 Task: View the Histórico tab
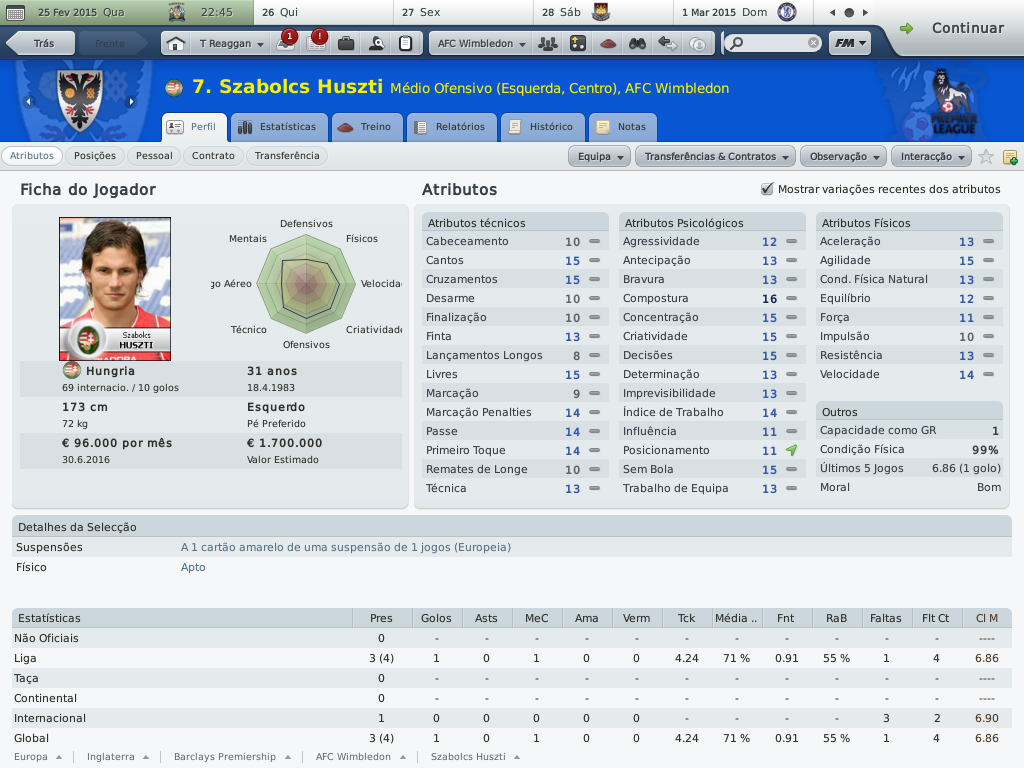(x=542, y=127)
